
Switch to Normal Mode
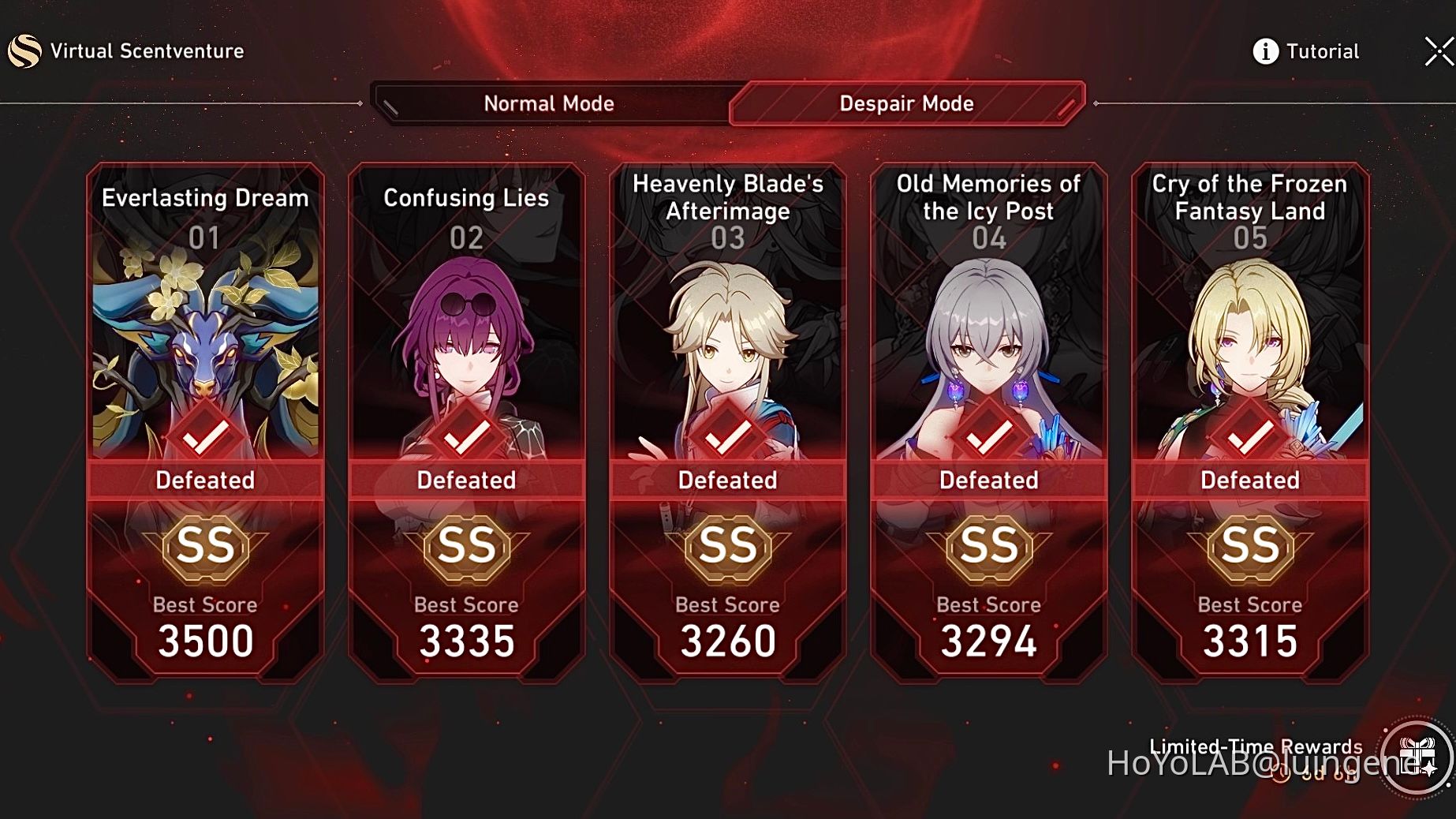pyautogui.click(x=550, y=103)
